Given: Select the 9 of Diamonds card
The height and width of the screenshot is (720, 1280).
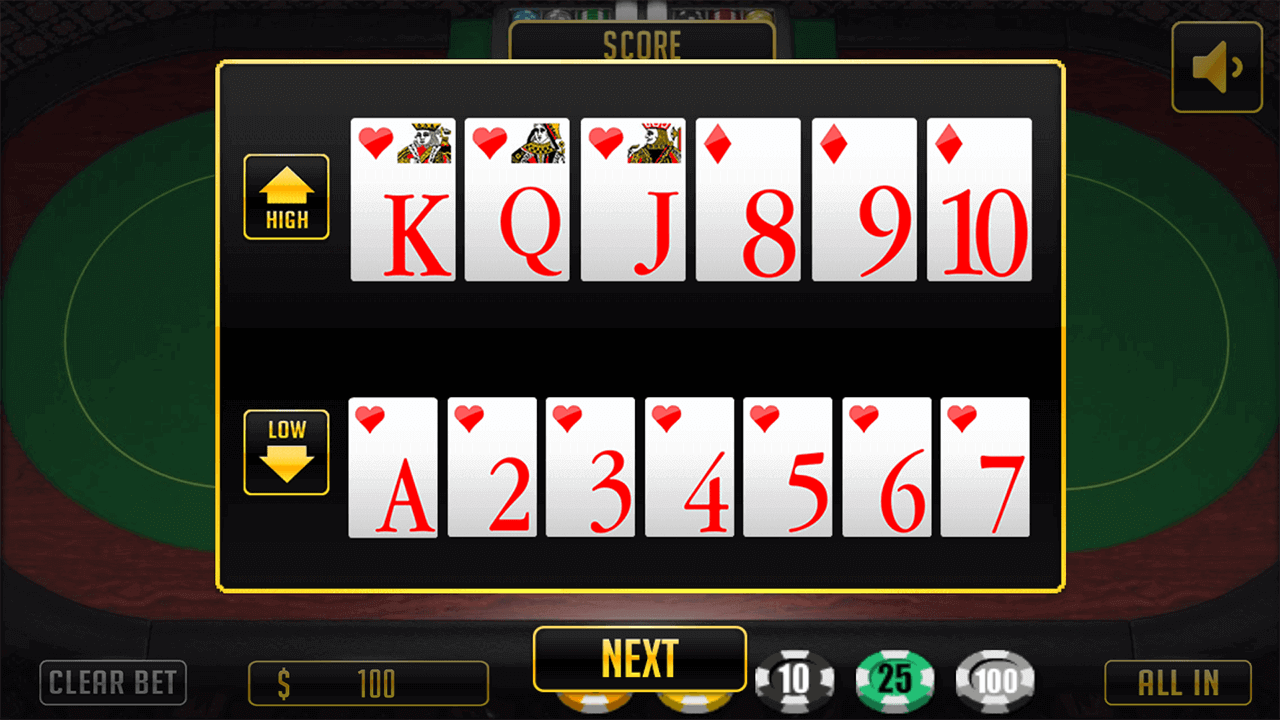Looking at the screenshot, I should [x=863, y=199].
